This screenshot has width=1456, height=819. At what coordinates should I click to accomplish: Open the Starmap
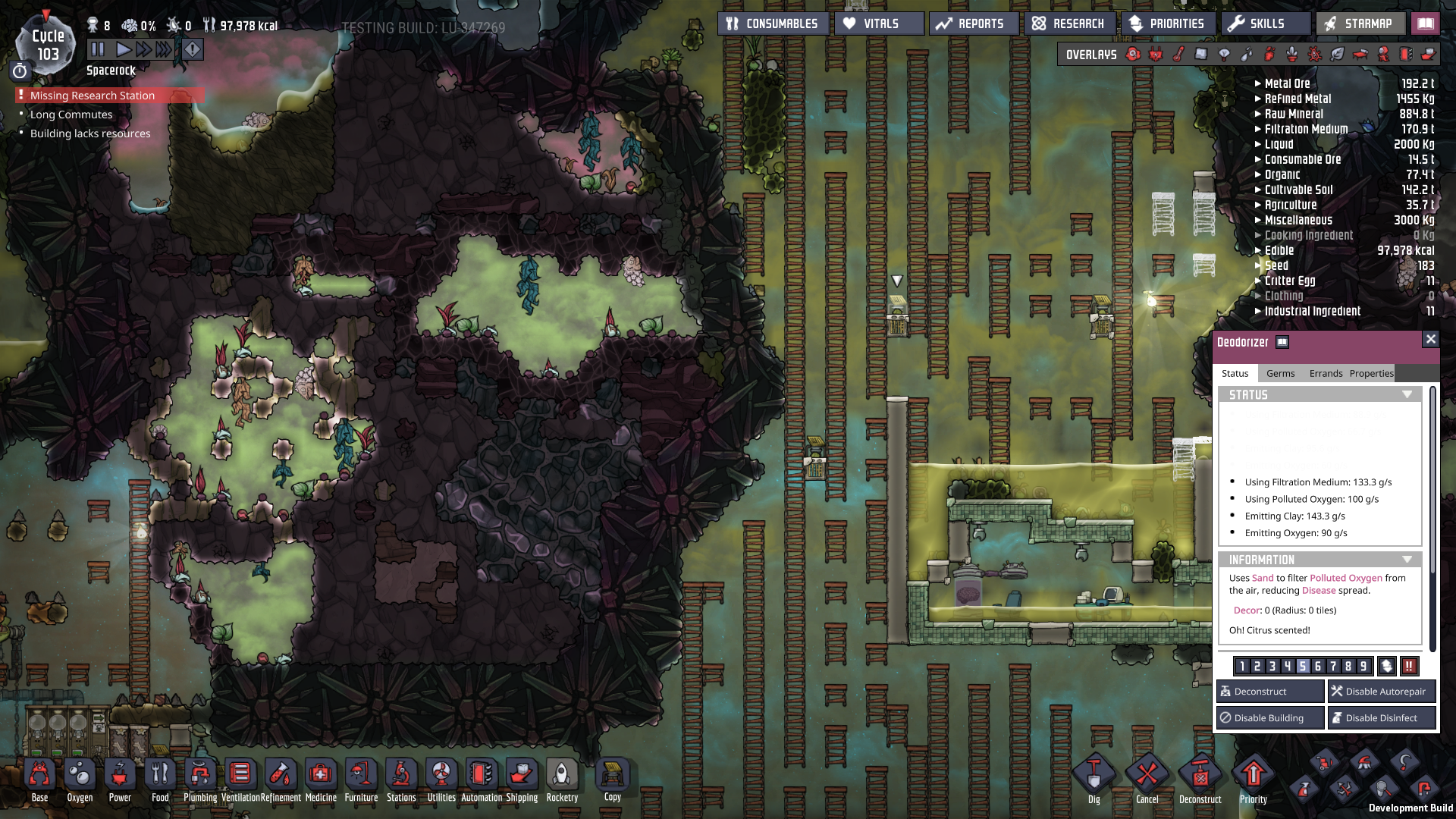(1360, 24)
